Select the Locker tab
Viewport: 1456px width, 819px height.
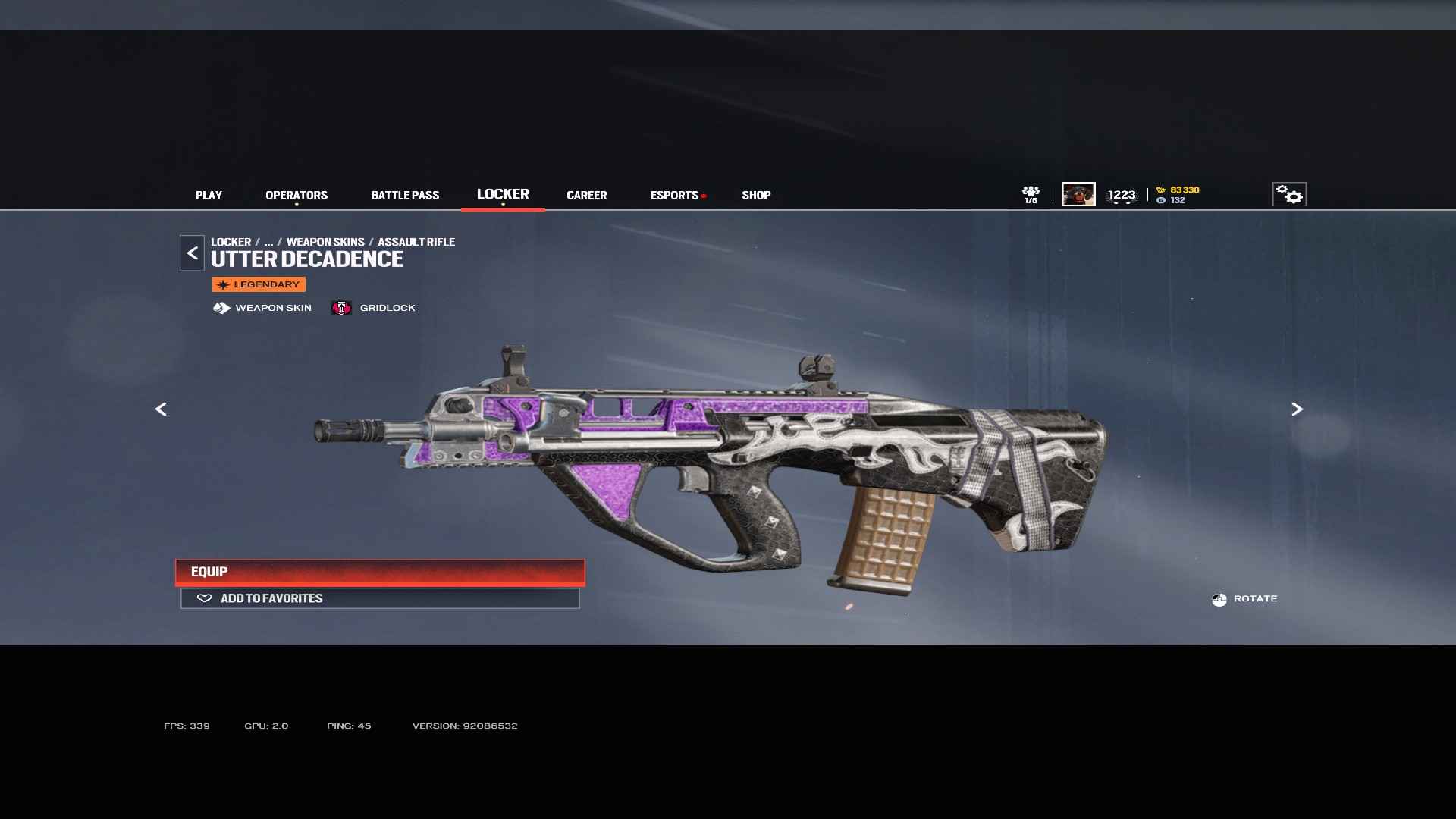coord(503,194)
